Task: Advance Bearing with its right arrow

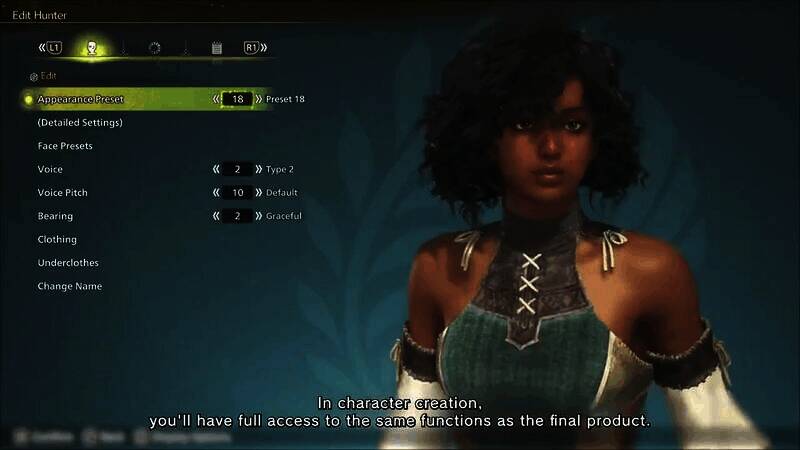Action: click(259, 216)
